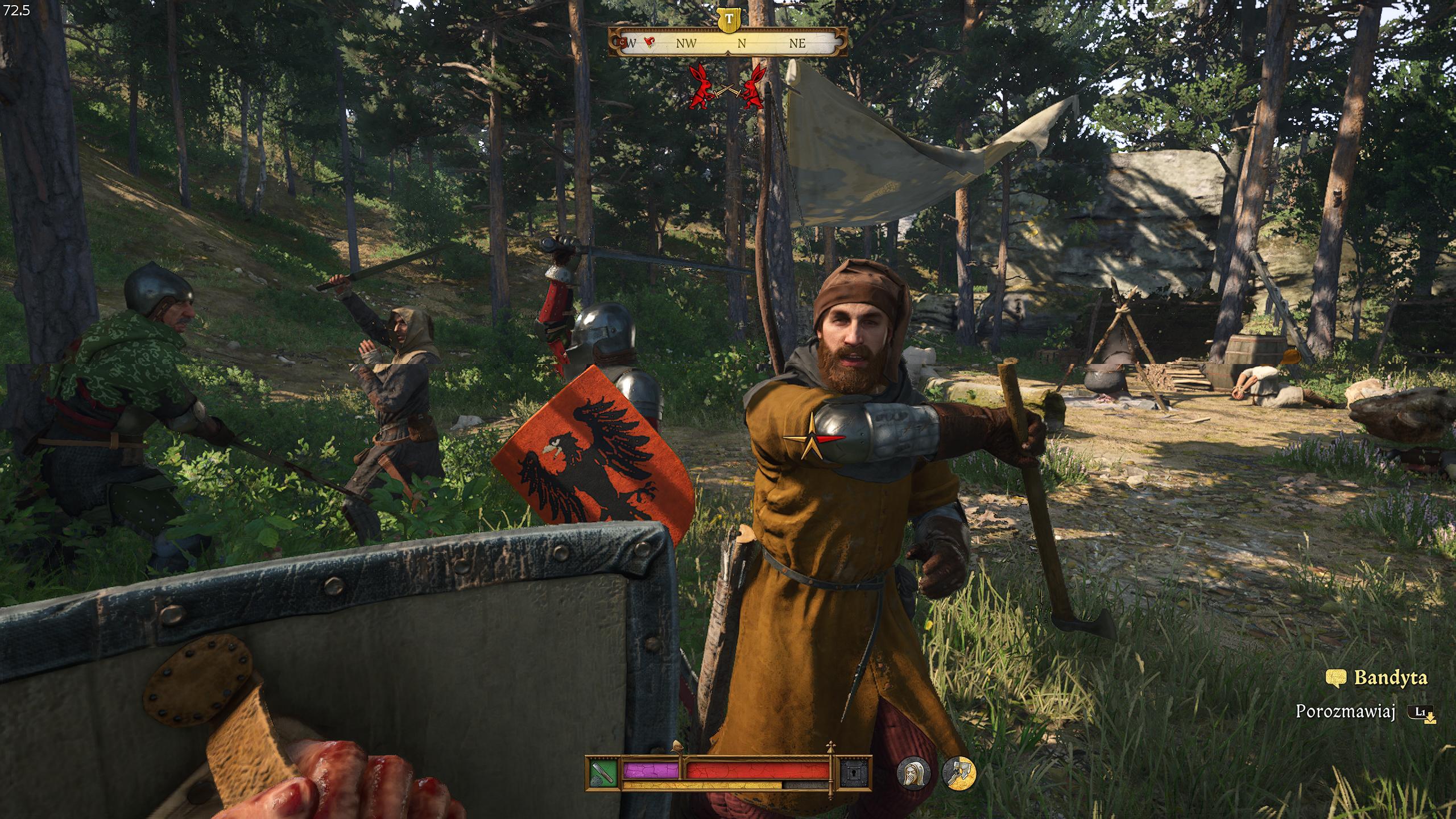Open the hooded face status effect icon
This screenshot has width=1456, height=819.
click(x=913, y=773)
